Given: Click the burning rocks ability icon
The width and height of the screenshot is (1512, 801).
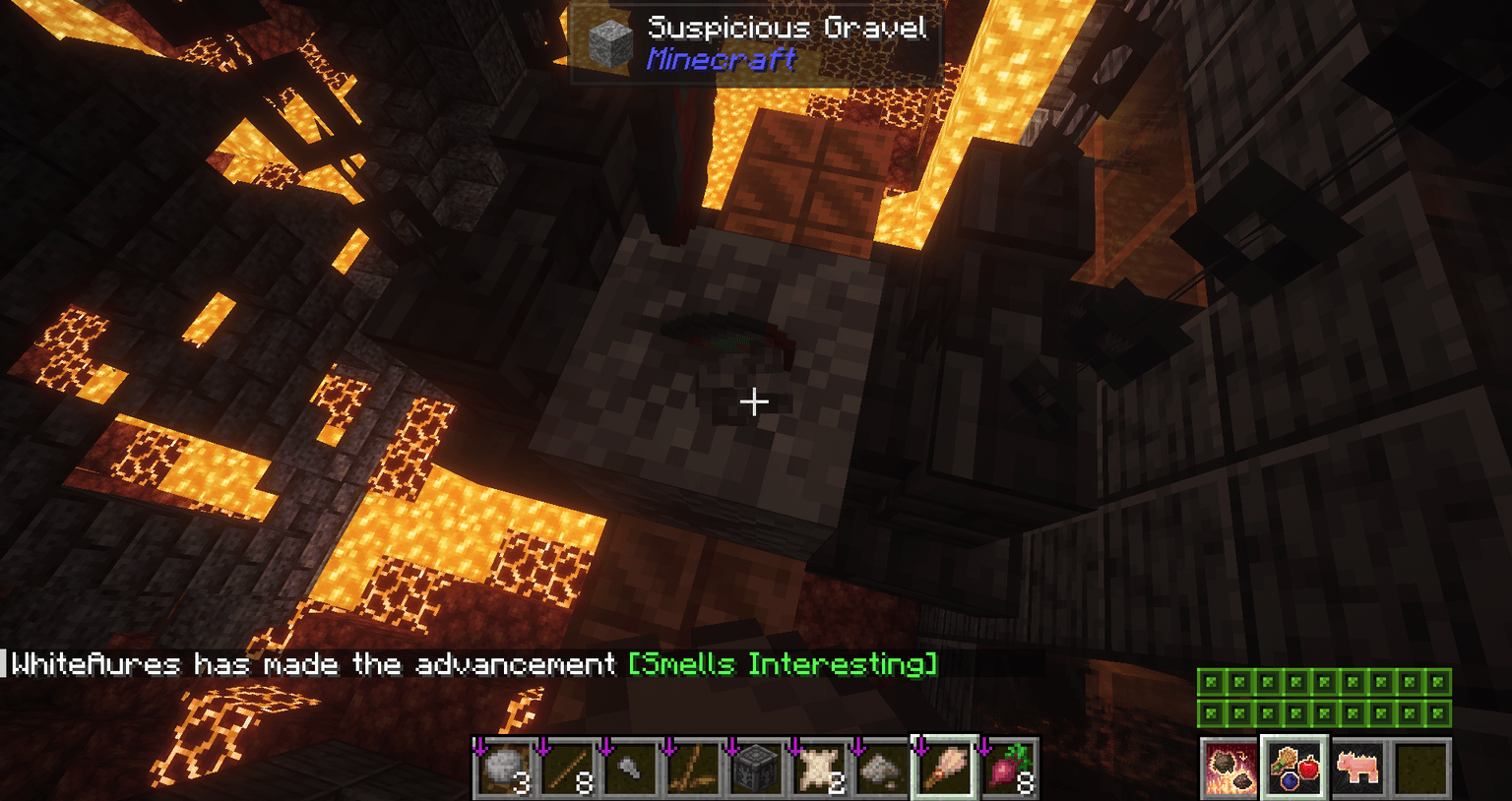Looking at the screenshot, I should pos(1228,767).
